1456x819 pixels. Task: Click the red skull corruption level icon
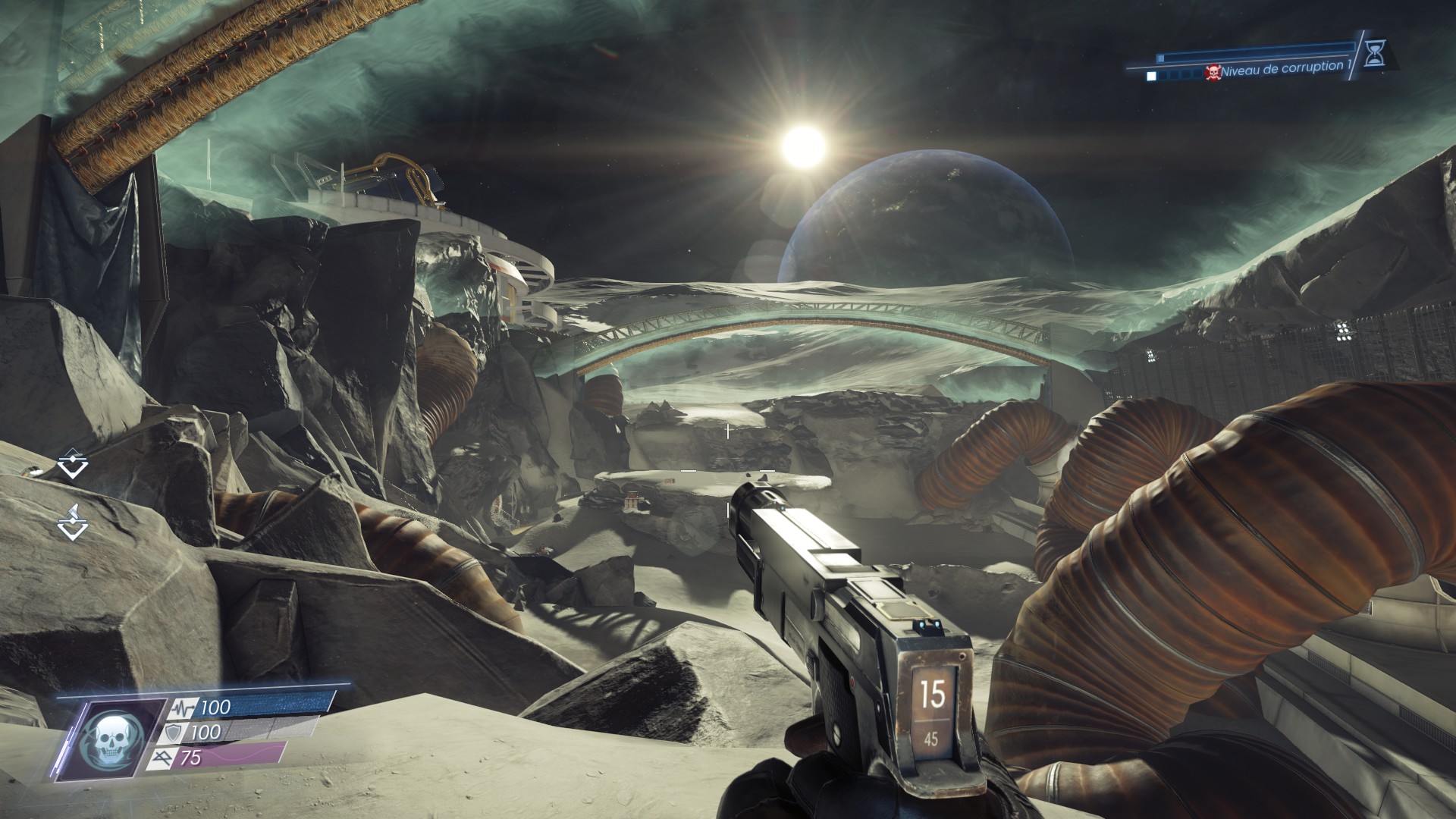pyautogui.click(x=1213, y=73)
